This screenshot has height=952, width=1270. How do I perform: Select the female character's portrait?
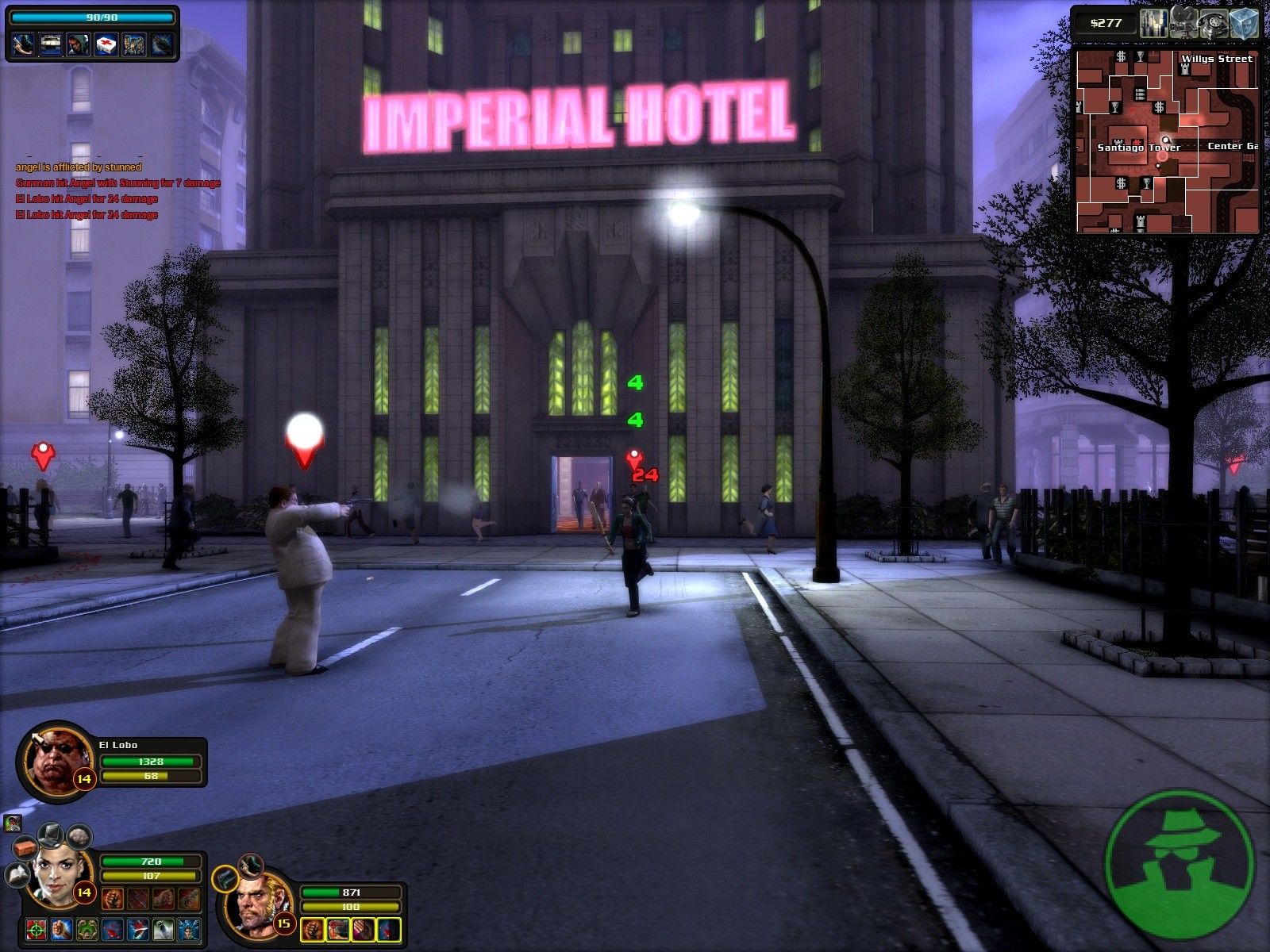pos(56,879)
